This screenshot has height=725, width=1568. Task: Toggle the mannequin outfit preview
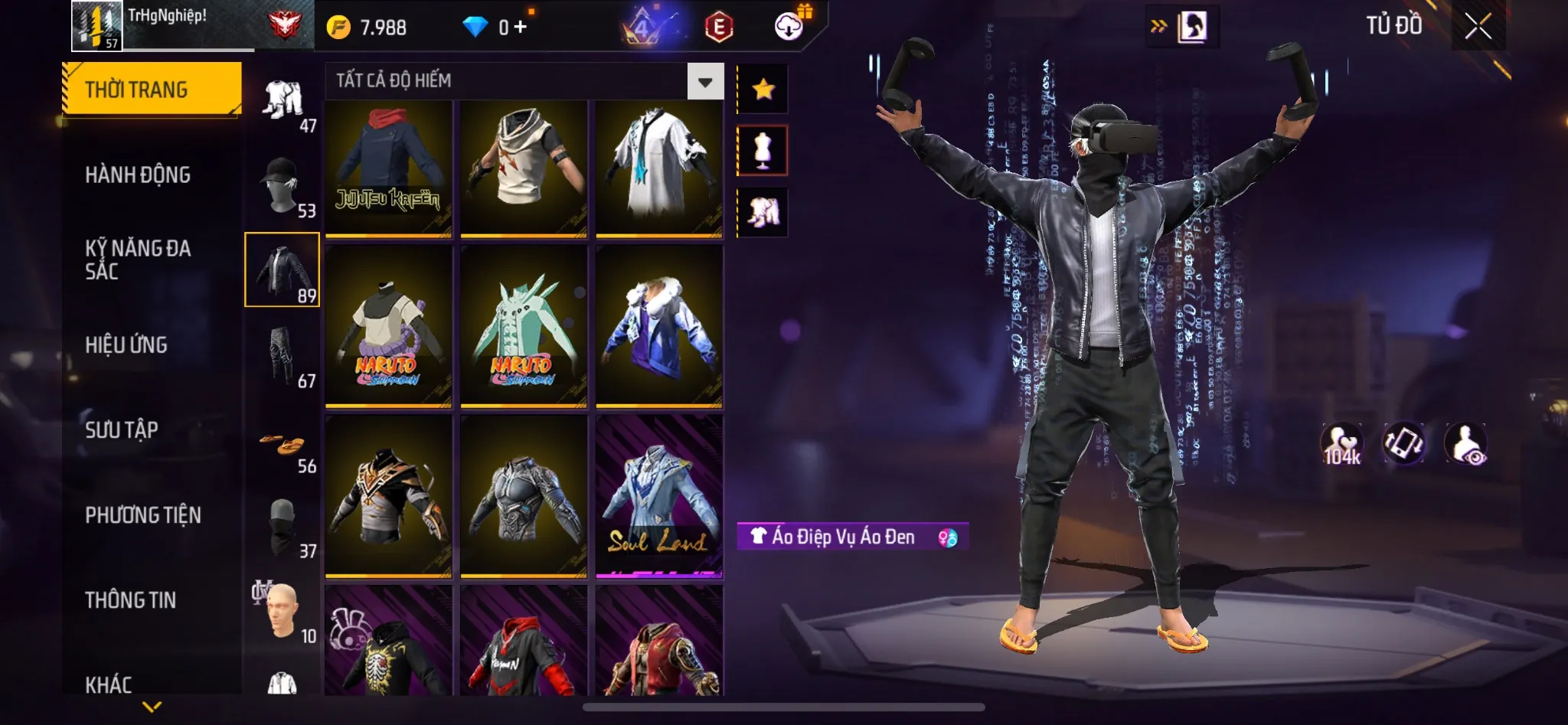tap(763, 149)
